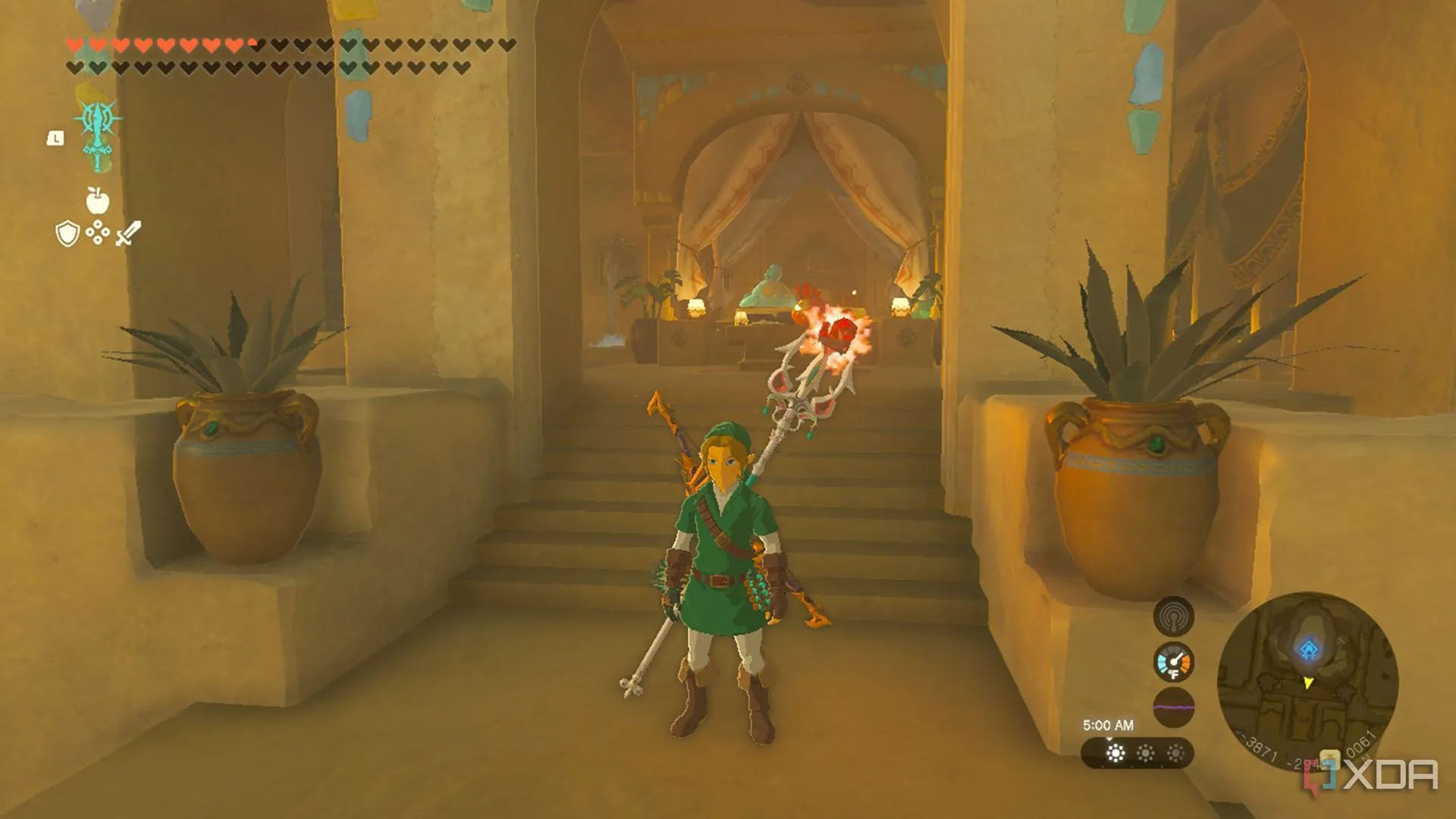Viewport: 1456px width, 819px height.
Task: Select the shield quick-swap icon
Action: coord(68,234)
